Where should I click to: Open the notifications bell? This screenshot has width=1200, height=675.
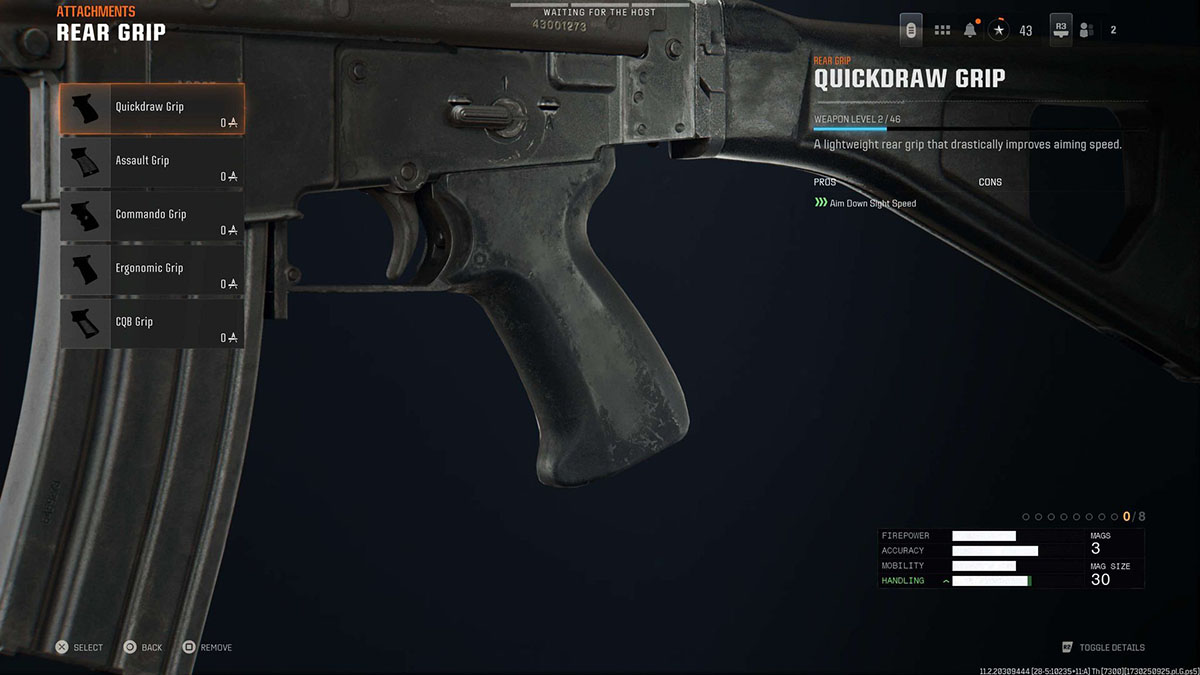(970, 30)
